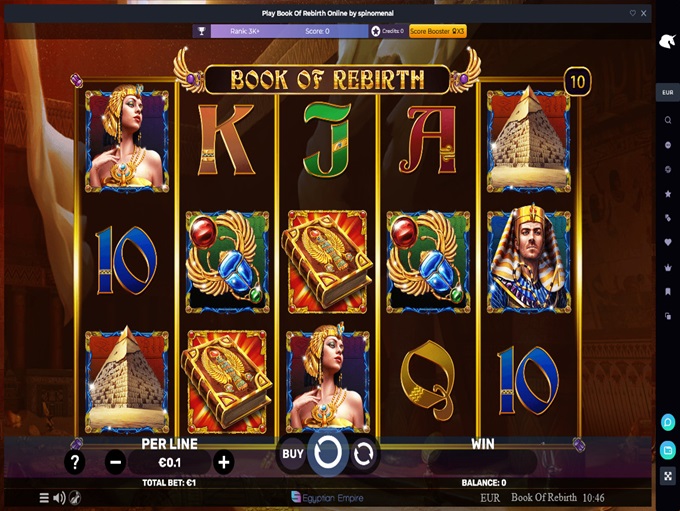Open the sidebar search magnifier
The width and height of the screenshot is (680, 511).
(667, 120)
